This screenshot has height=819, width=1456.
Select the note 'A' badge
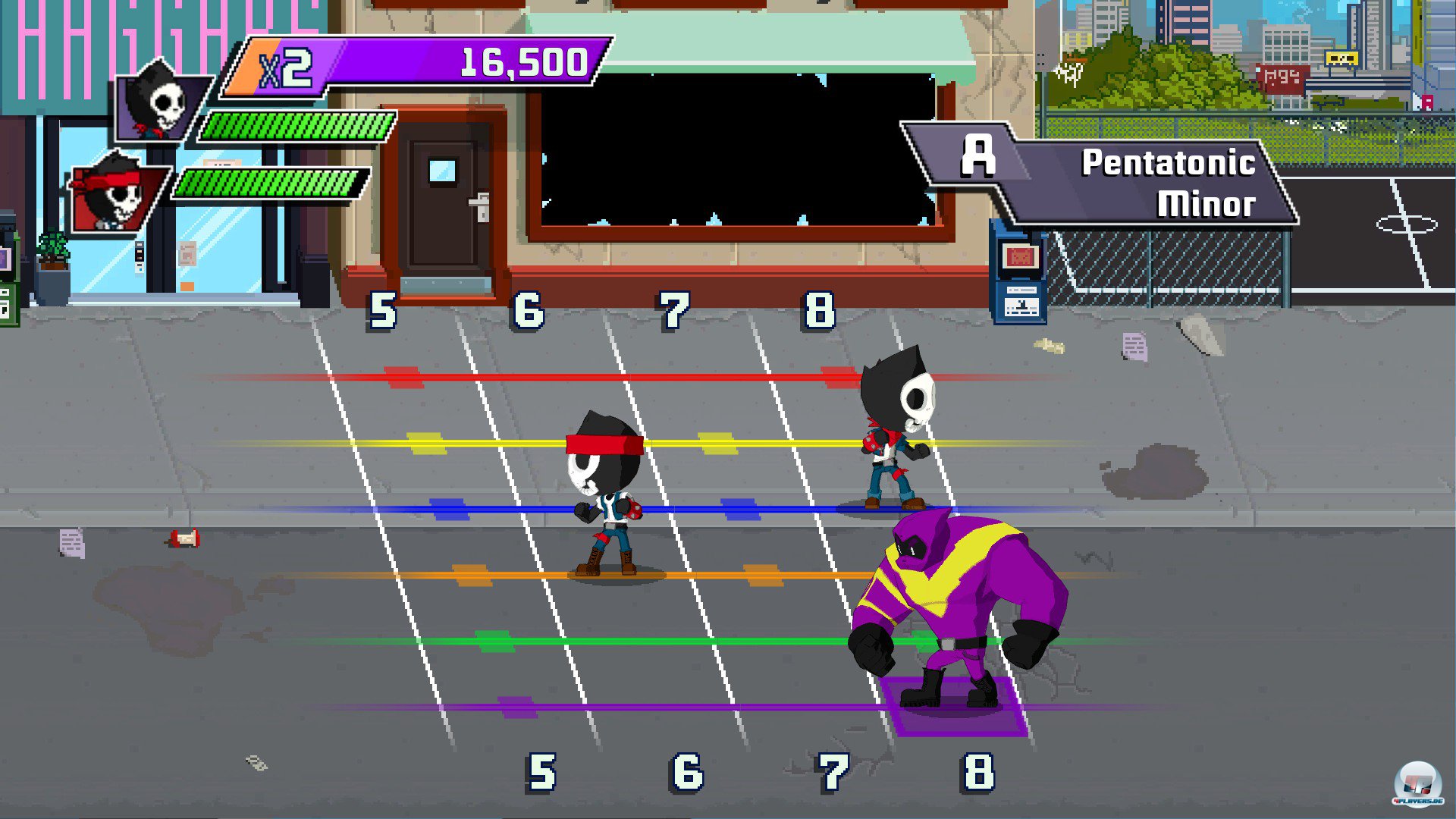click(980, 154)
